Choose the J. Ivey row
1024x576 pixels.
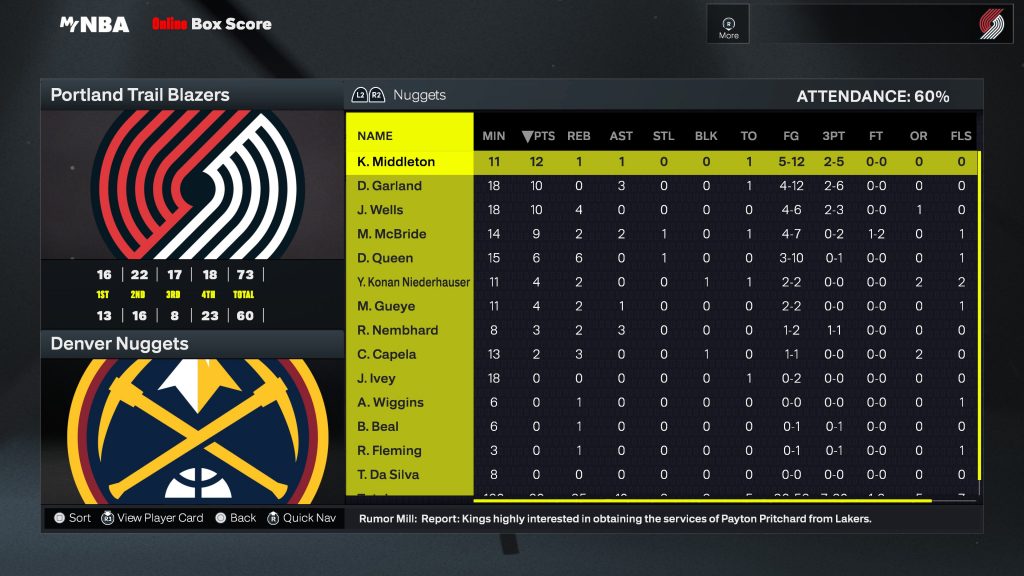tap(377, 378)
